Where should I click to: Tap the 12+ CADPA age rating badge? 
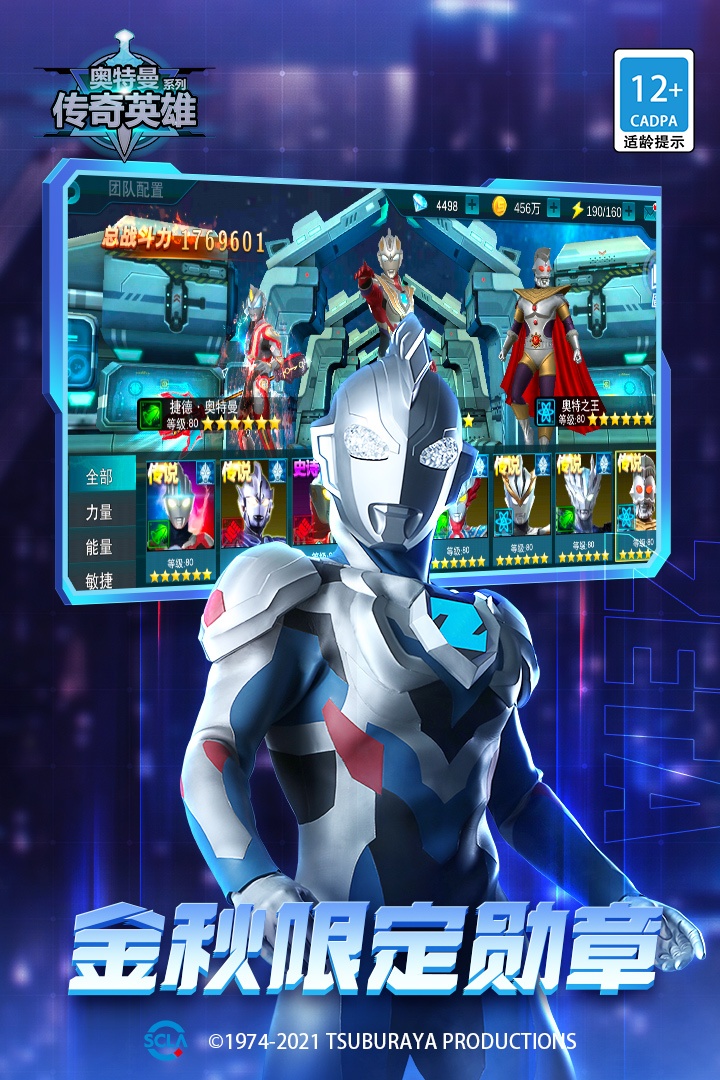654,100
